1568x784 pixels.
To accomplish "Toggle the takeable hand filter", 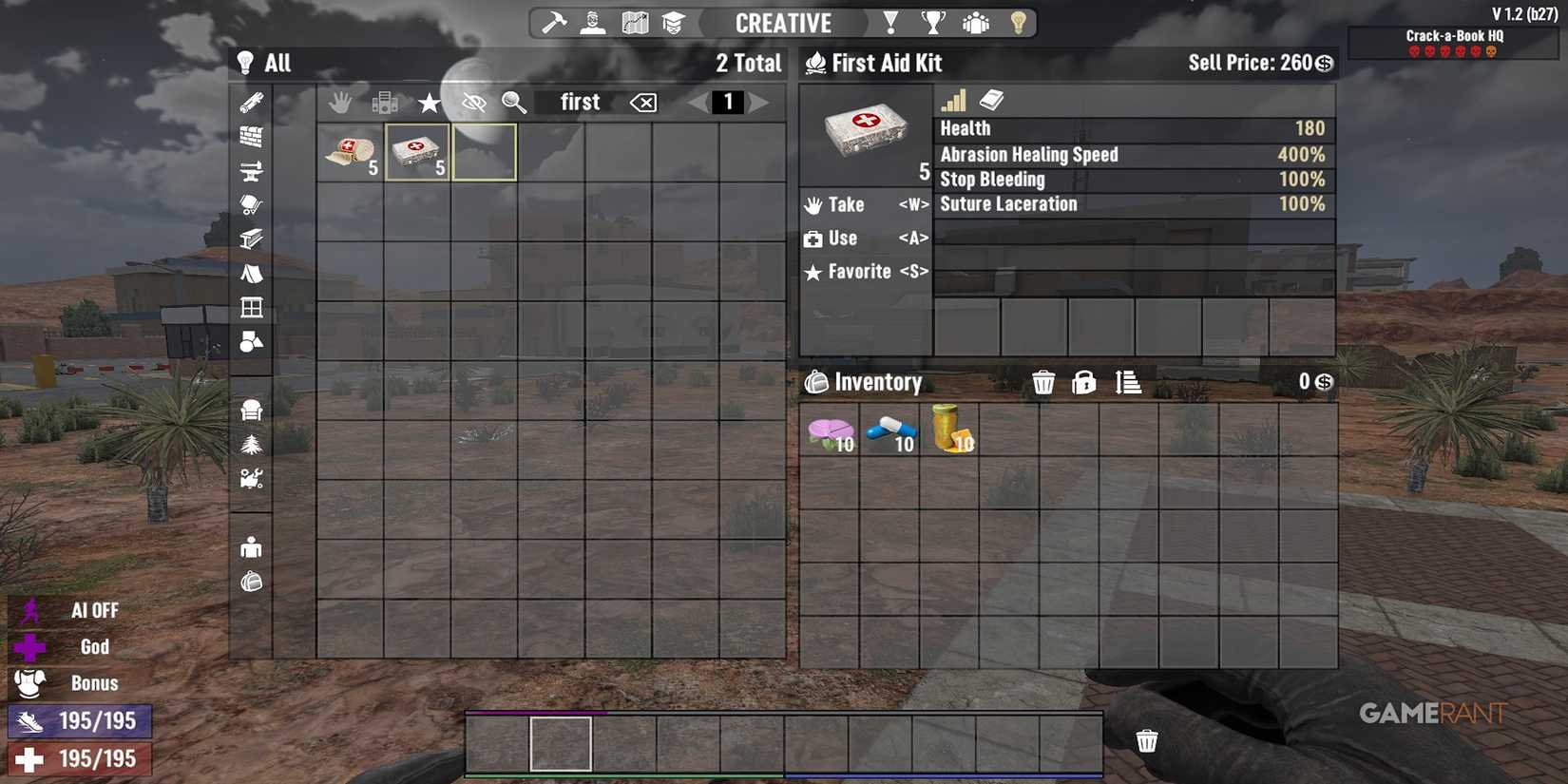I will point(341,103).
